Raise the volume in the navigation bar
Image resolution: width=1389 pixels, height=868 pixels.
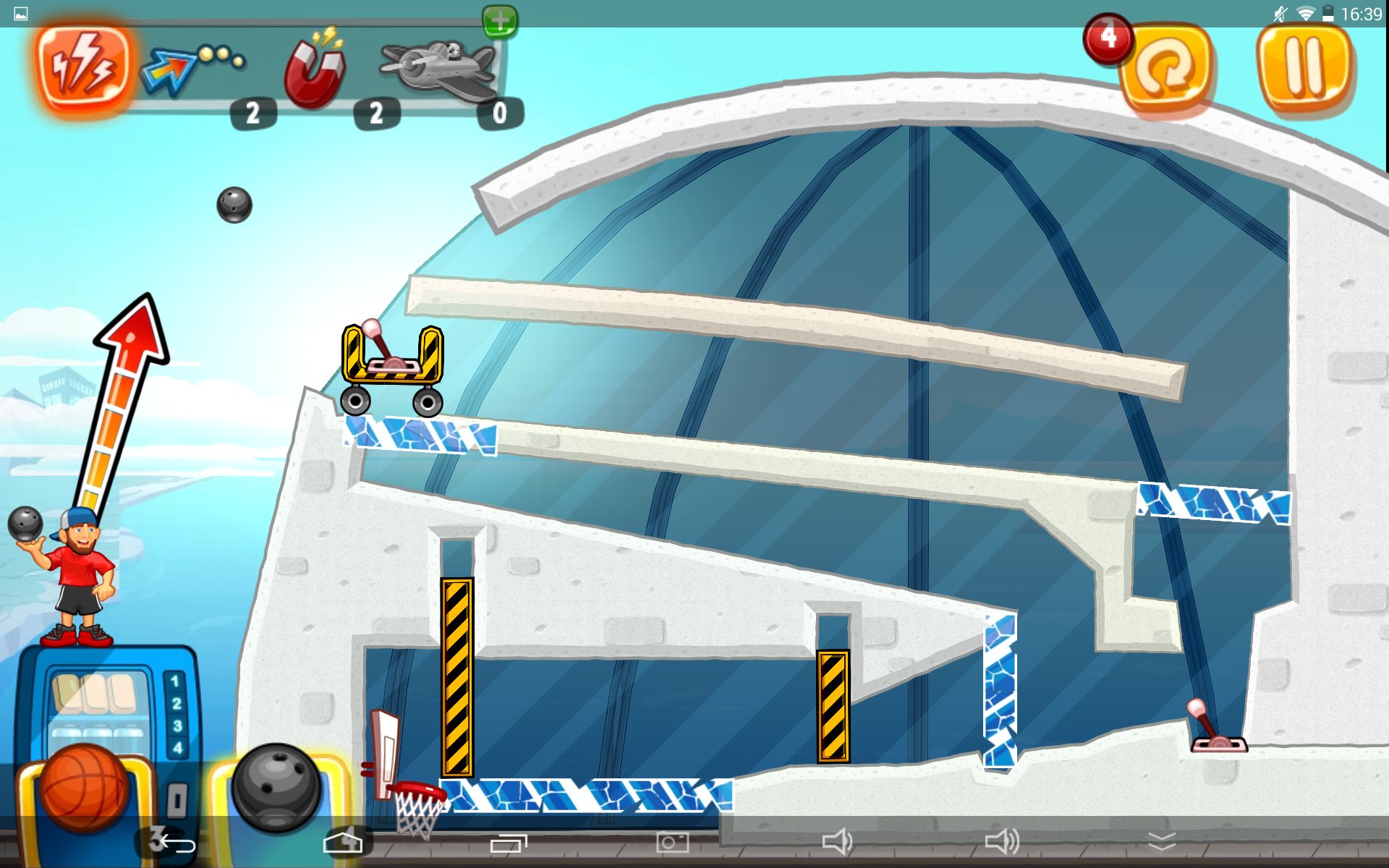pos(1002,842)
